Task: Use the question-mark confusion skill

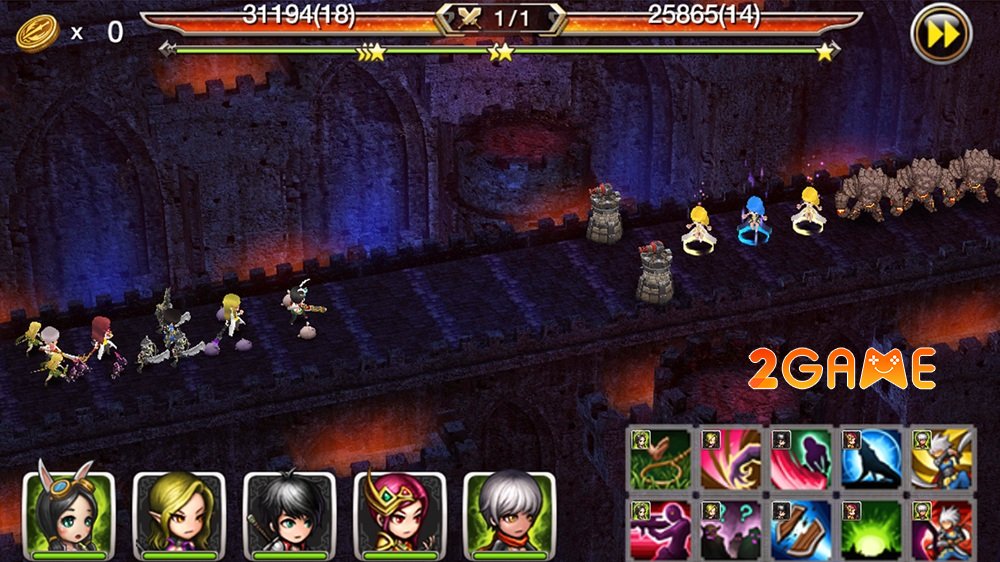Action: 730,529
